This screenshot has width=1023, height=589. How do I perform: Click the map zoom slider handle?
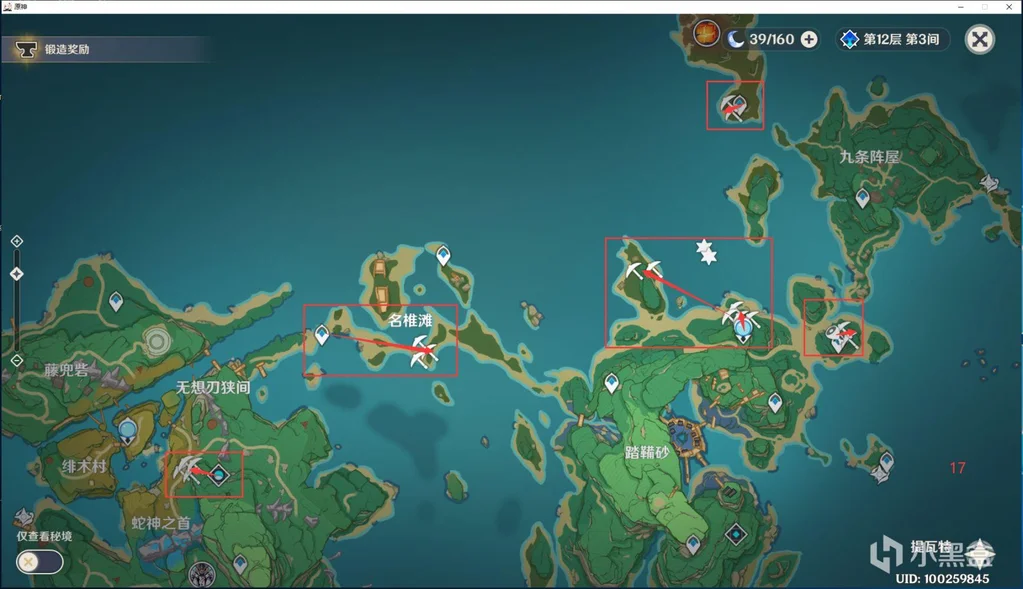click(x=17, y=273)
